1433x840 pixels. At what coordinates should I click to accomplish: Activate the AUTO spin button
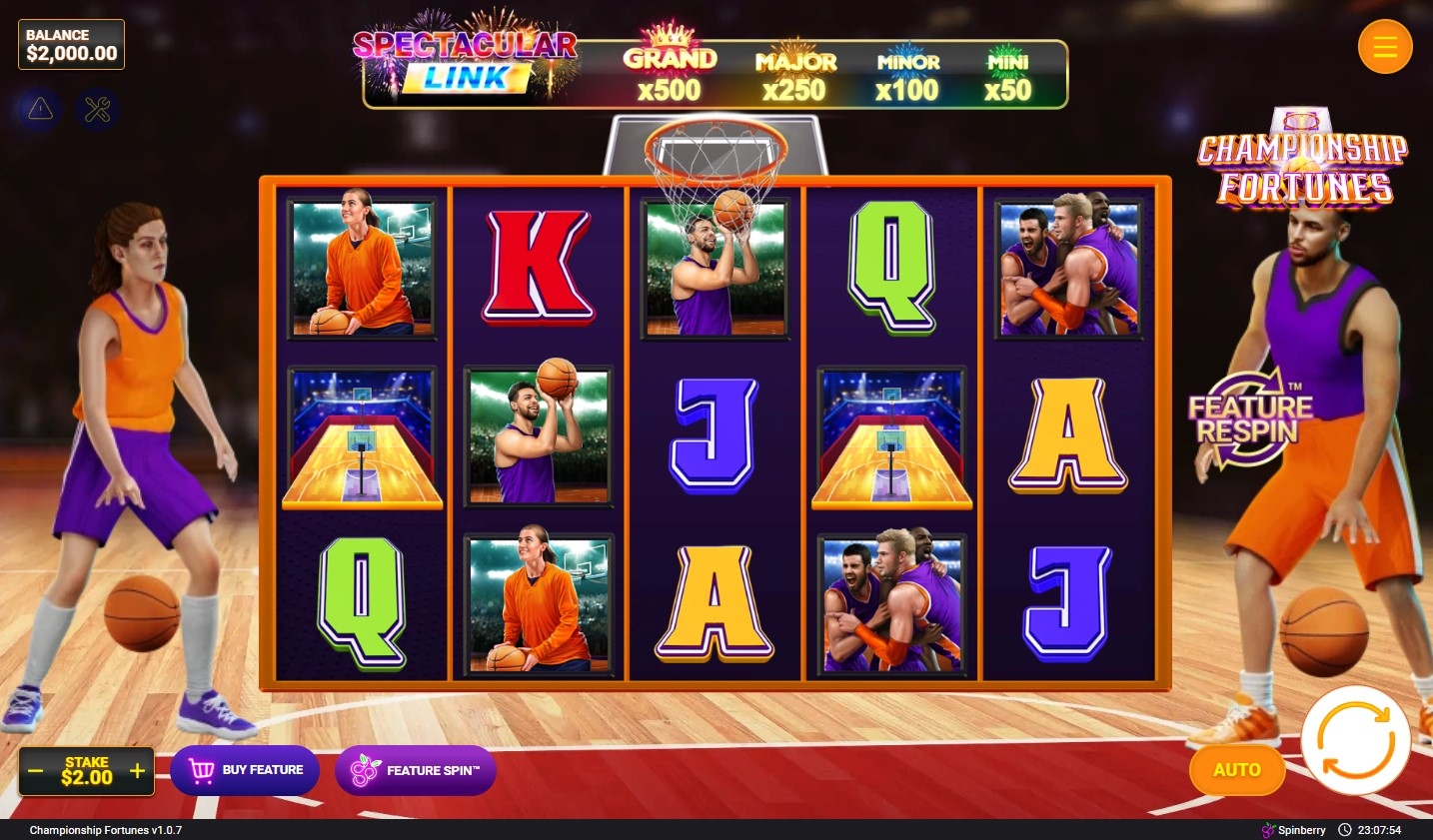click(1236, 770)
